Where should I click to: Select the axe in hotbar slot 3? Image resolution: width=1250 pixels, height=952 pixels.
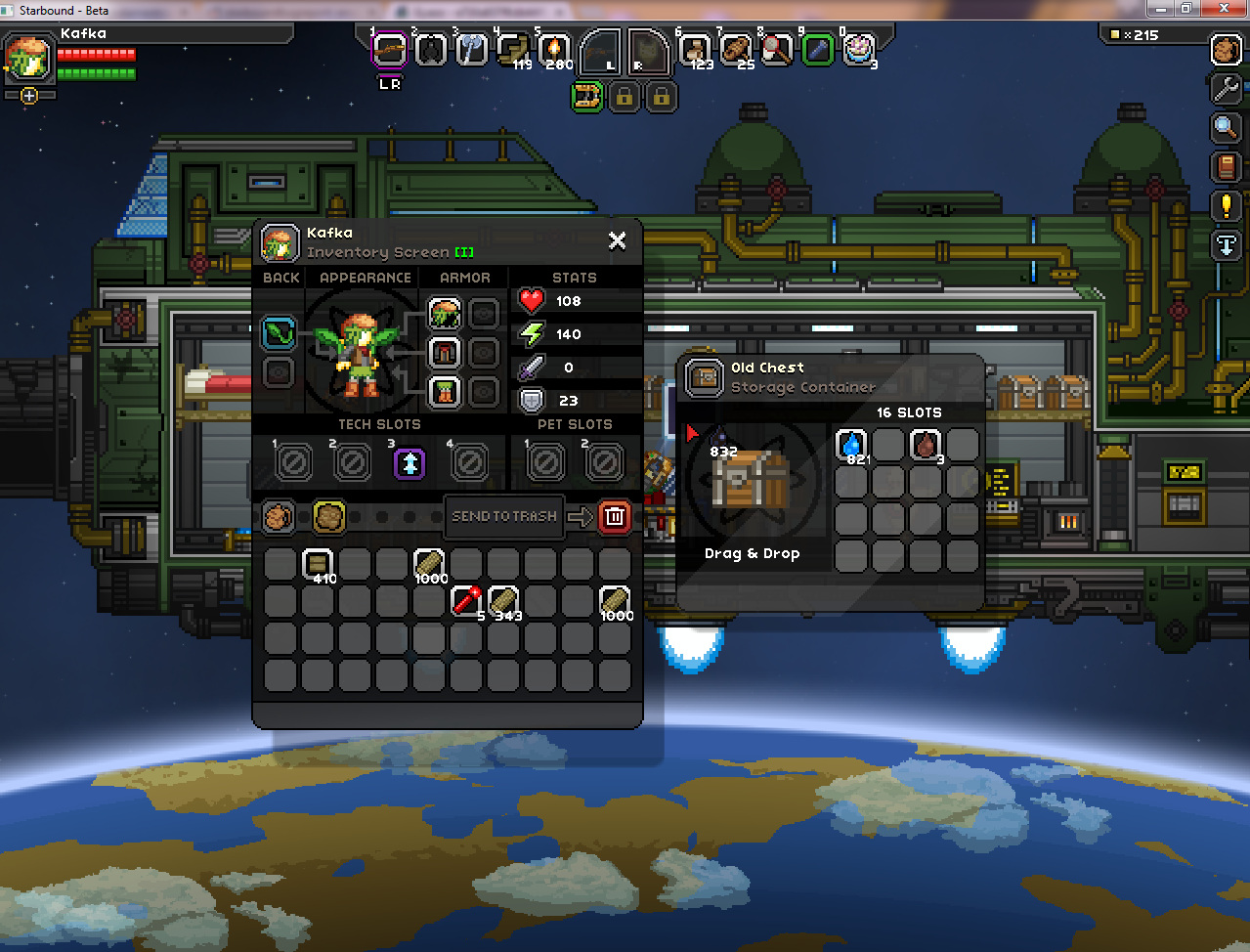tap(471, 49)
